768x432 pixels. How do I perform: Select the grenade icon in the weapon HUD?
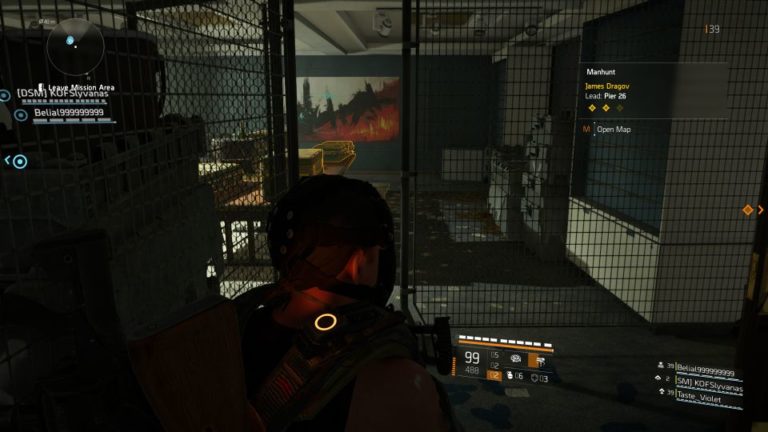tap(509, 376)
